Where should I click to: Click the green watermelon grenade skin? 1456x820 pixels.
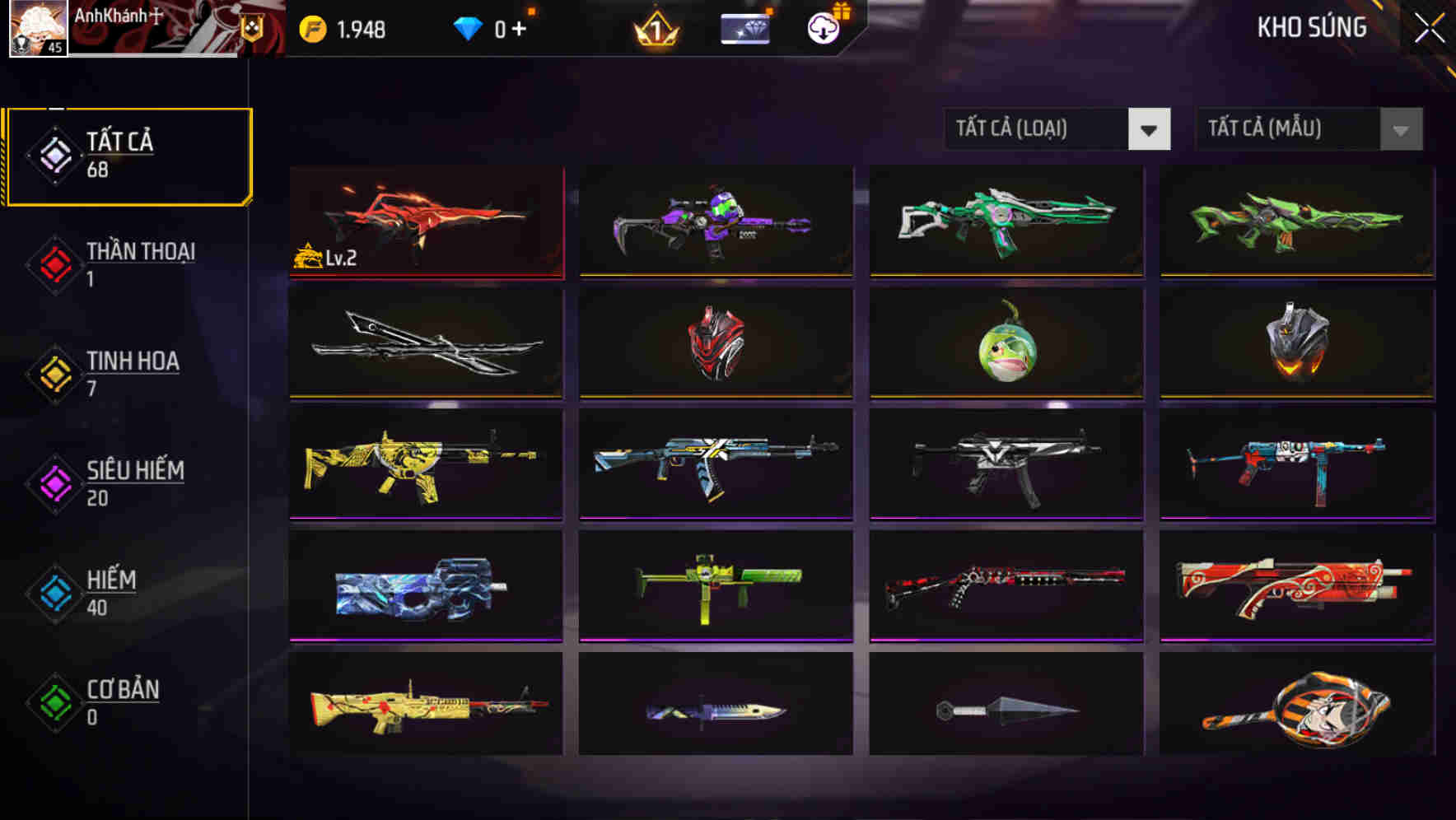coord(1005,343)
